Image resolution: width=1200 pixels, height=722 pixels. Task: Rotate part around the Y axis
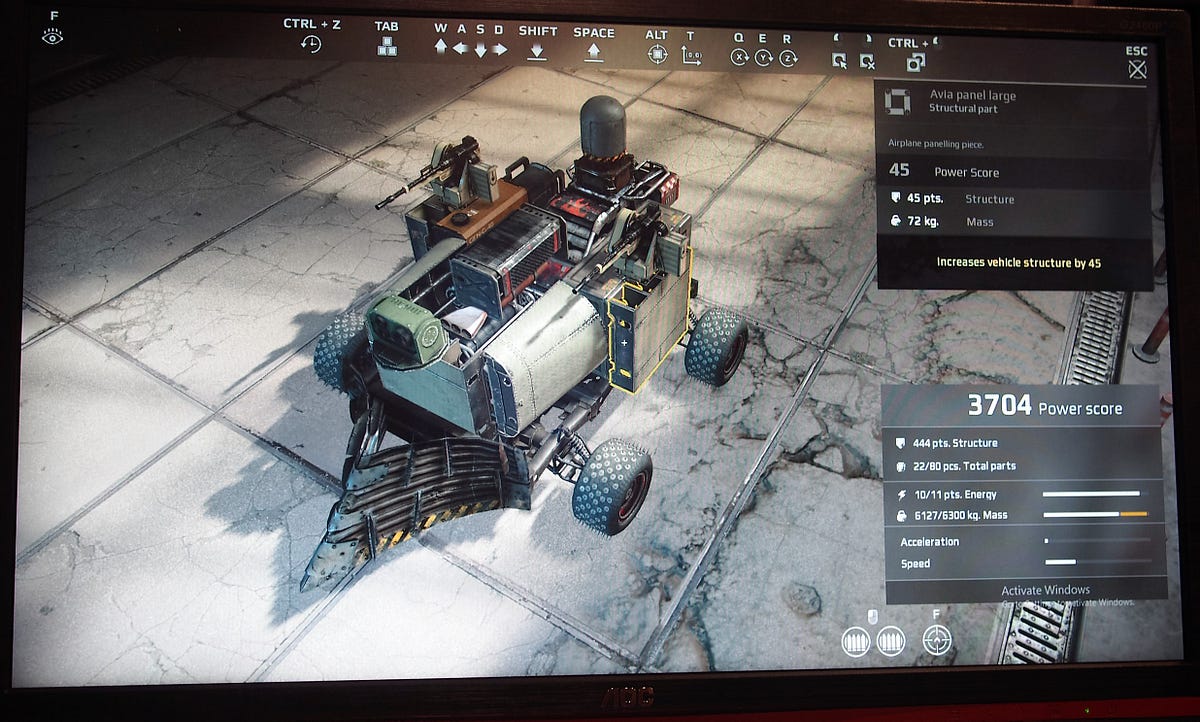tap(764, 58)
